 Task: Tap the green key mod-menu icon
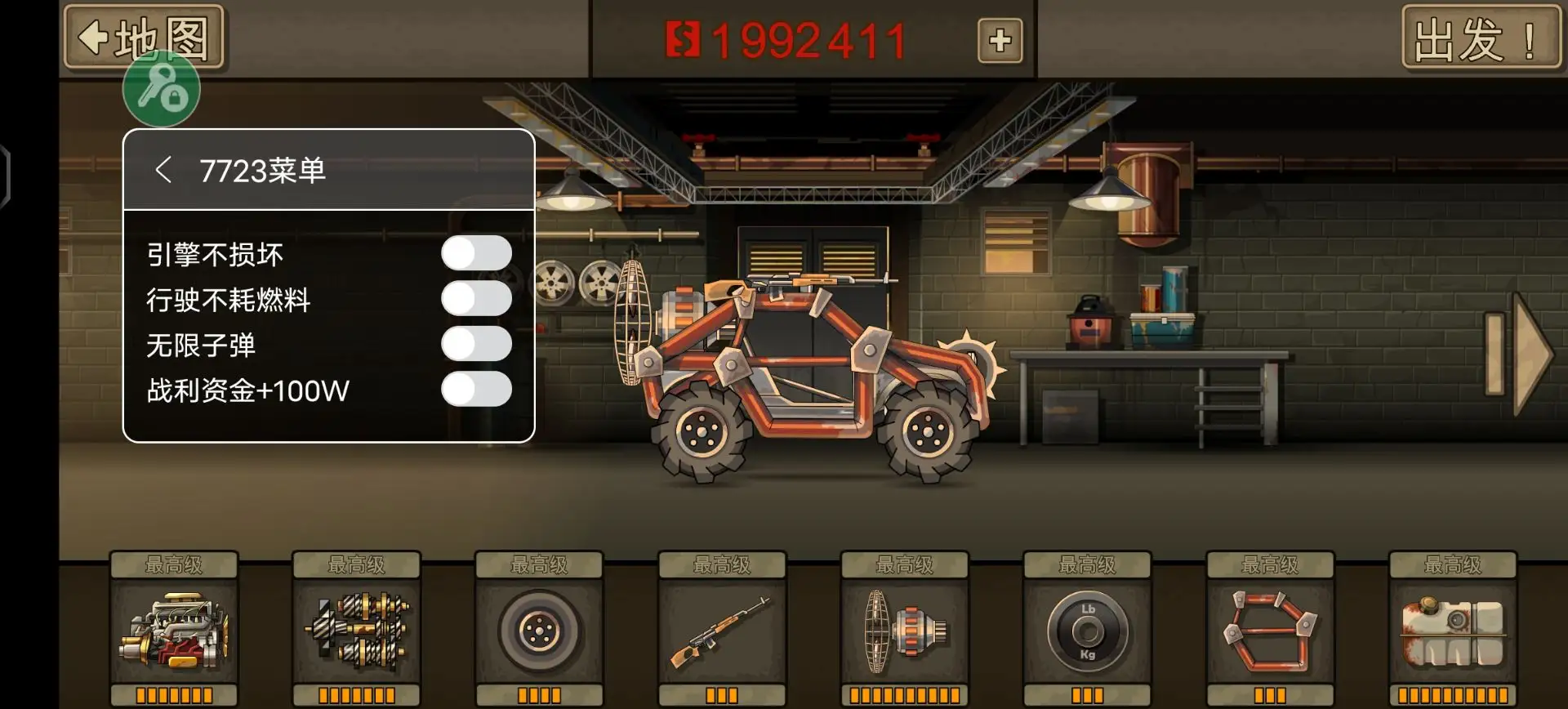tap(161, 90)
